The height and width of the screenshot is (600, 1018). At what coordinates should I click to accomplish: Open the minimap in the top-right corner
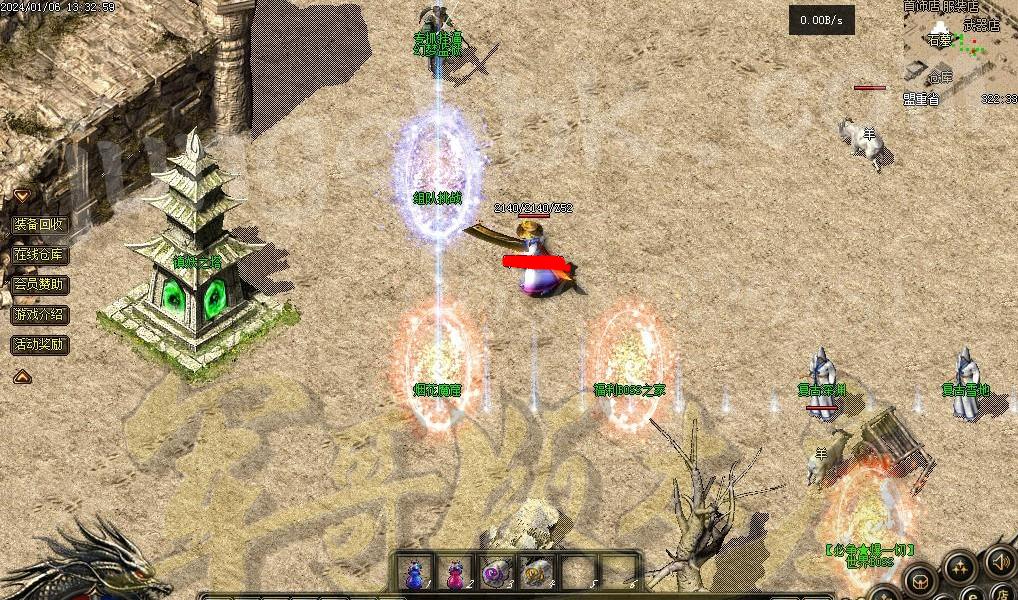(960, 52)
